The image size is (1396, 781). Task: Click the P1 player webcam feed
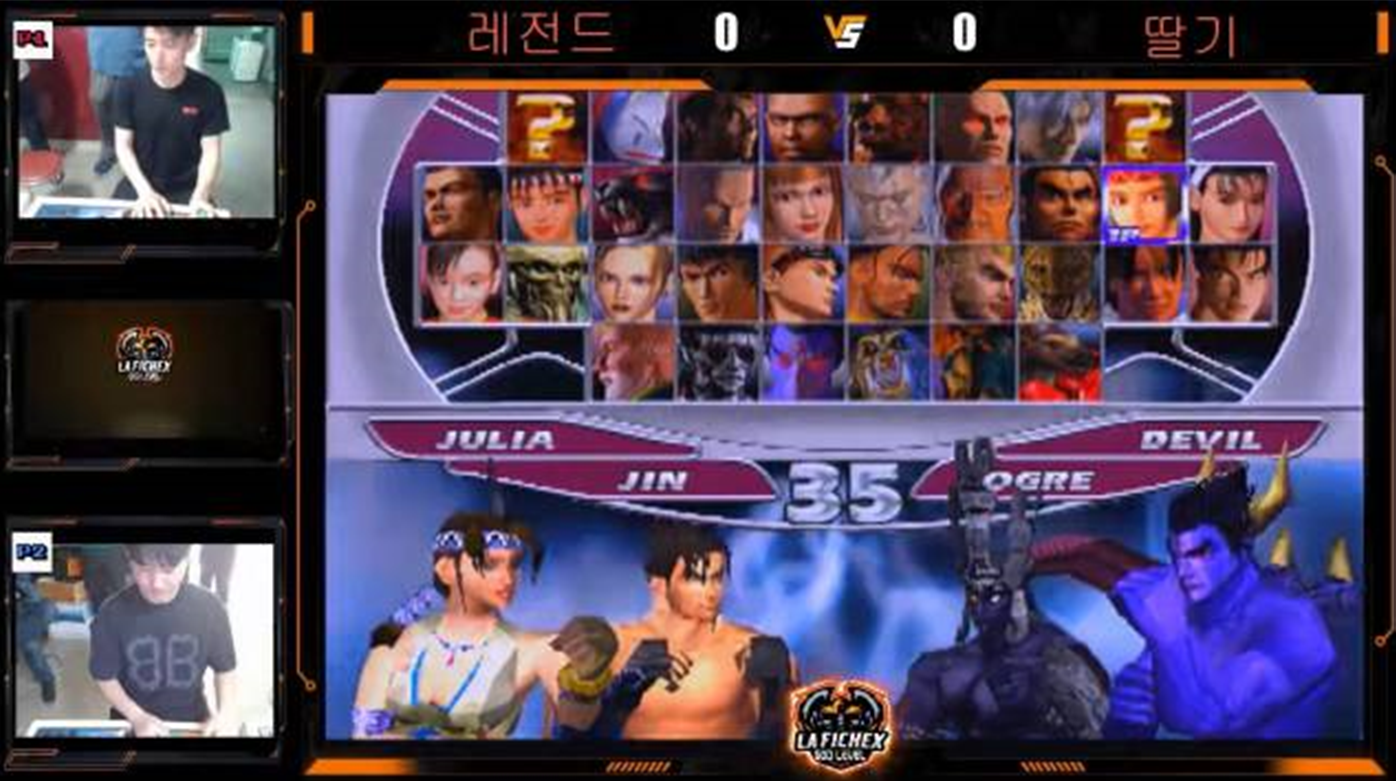pyautogui.click(x=146, y=122)
